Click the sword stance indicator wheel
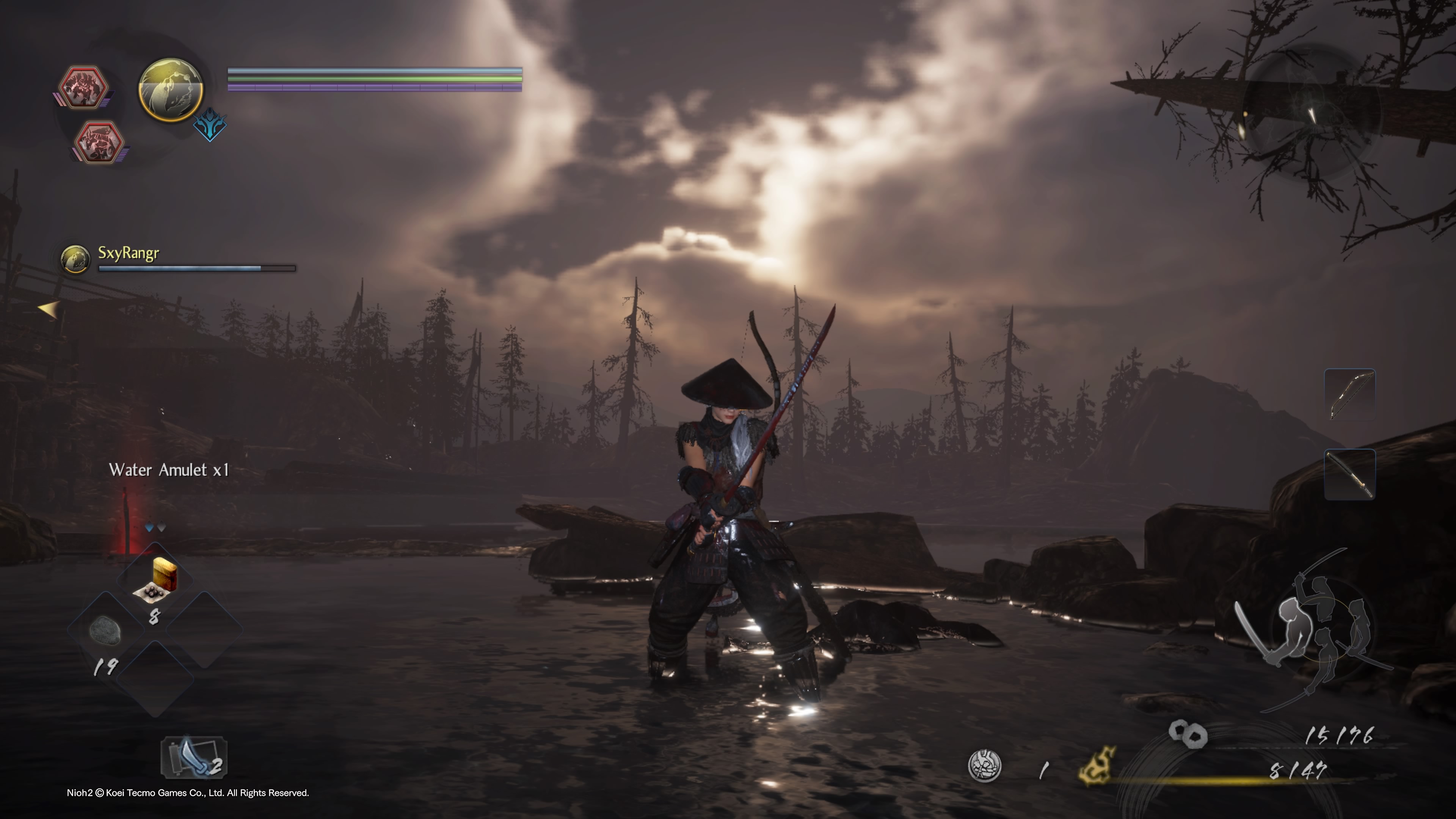The height and width of the screenshot is (819, 1456). (1317, 628)
